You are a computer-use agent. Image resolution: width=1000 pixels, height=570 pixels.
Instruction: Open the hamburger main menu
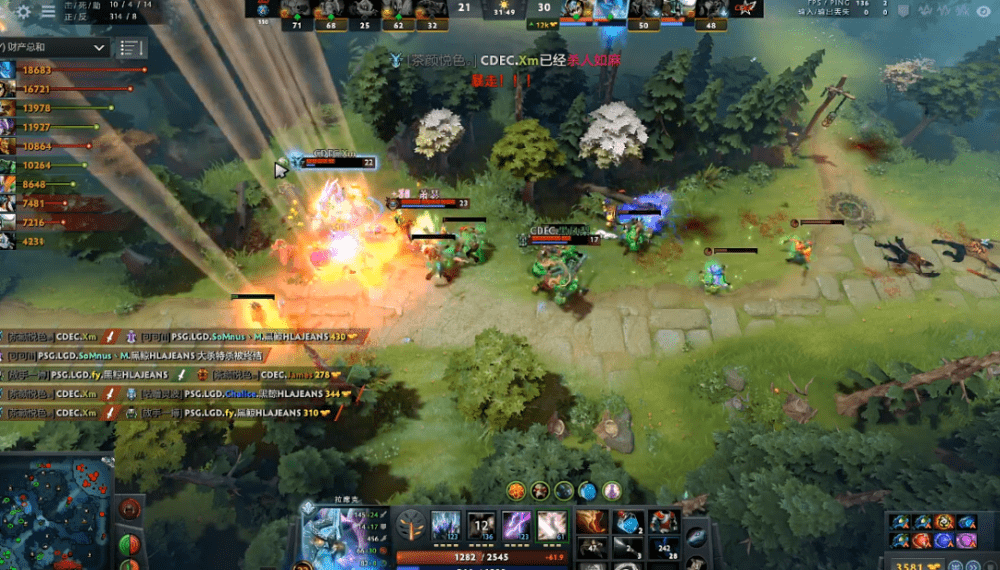(x=47, y=12)
